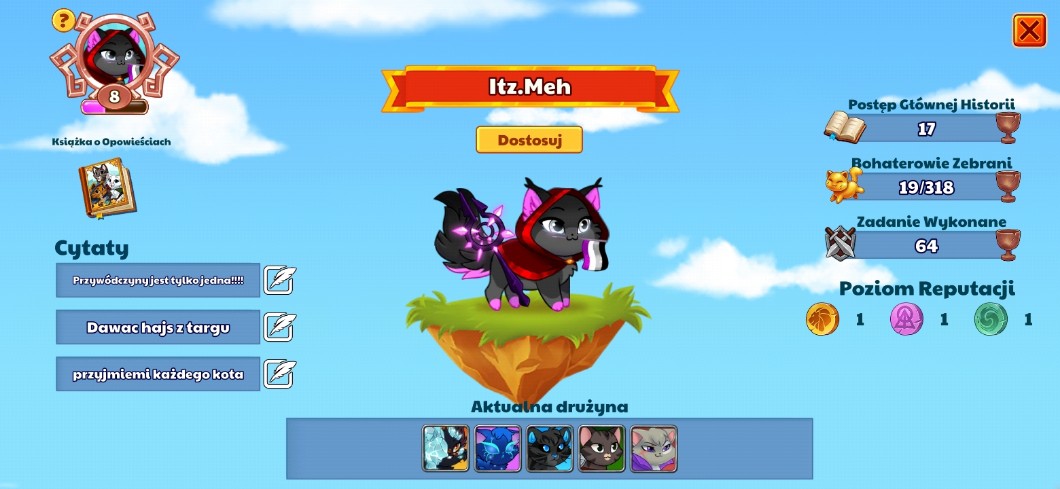
Task: Select the player avatar portrait frame
Action: pyautogui.click(x=113, y=58)
